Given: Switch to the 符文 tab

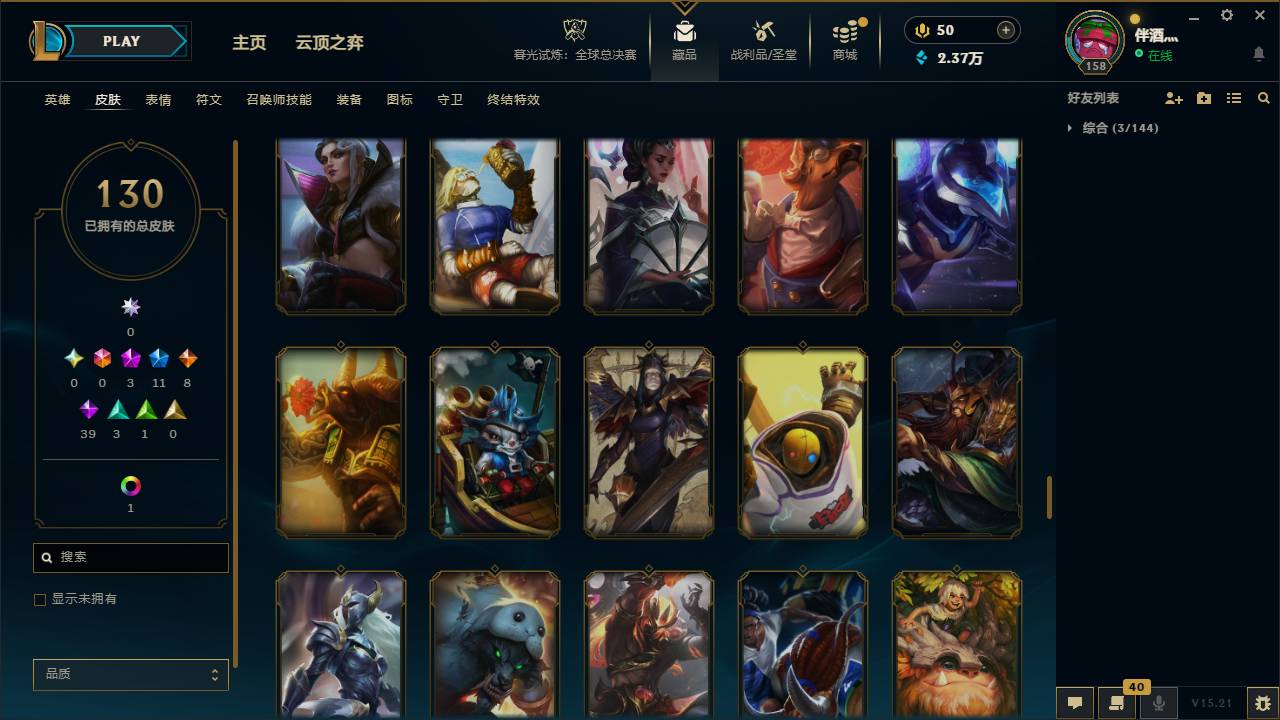Looking at the screenshot, I should click(x=208, y=100).
